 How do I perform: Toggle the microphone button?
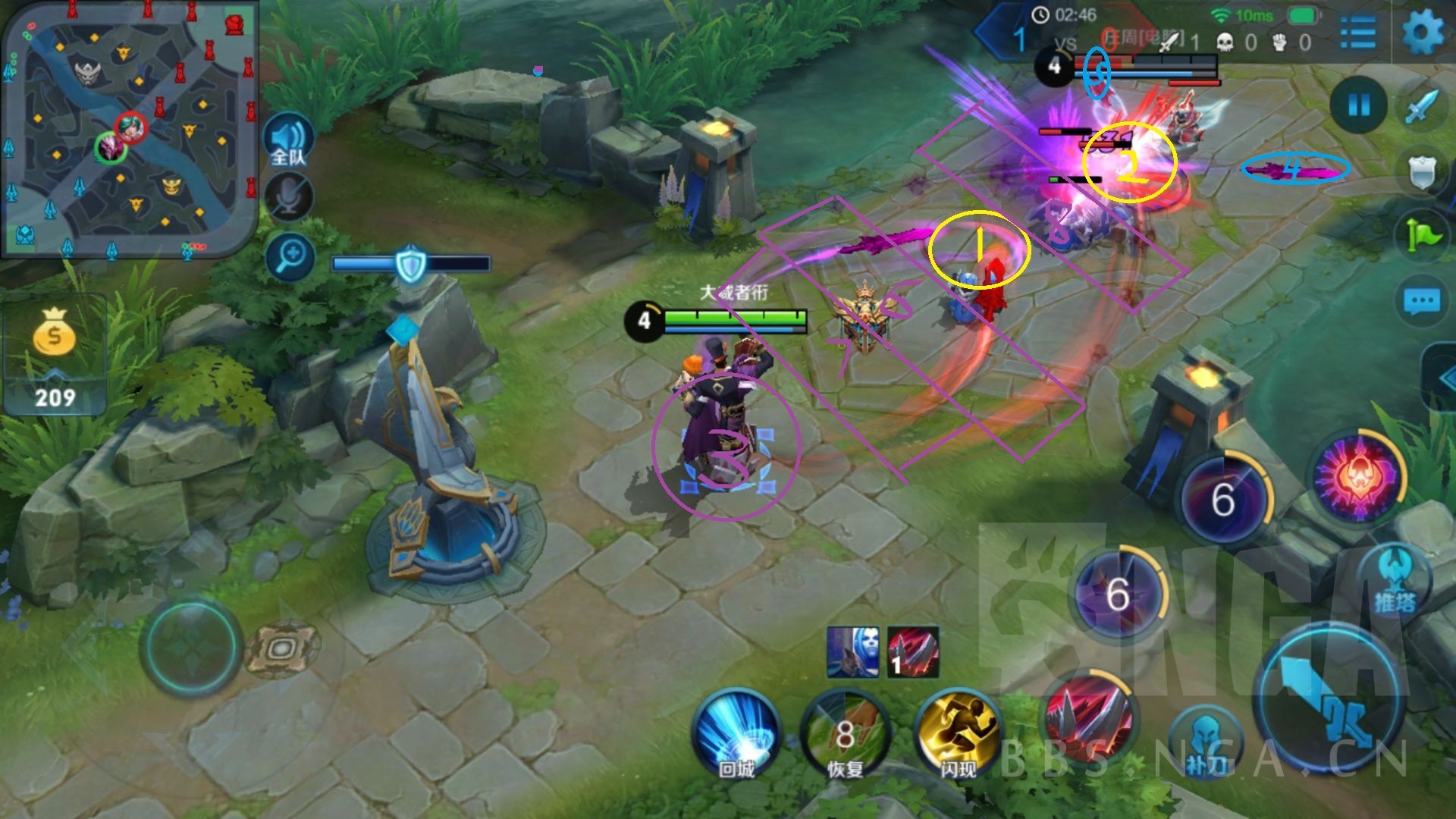click(288, 197)
